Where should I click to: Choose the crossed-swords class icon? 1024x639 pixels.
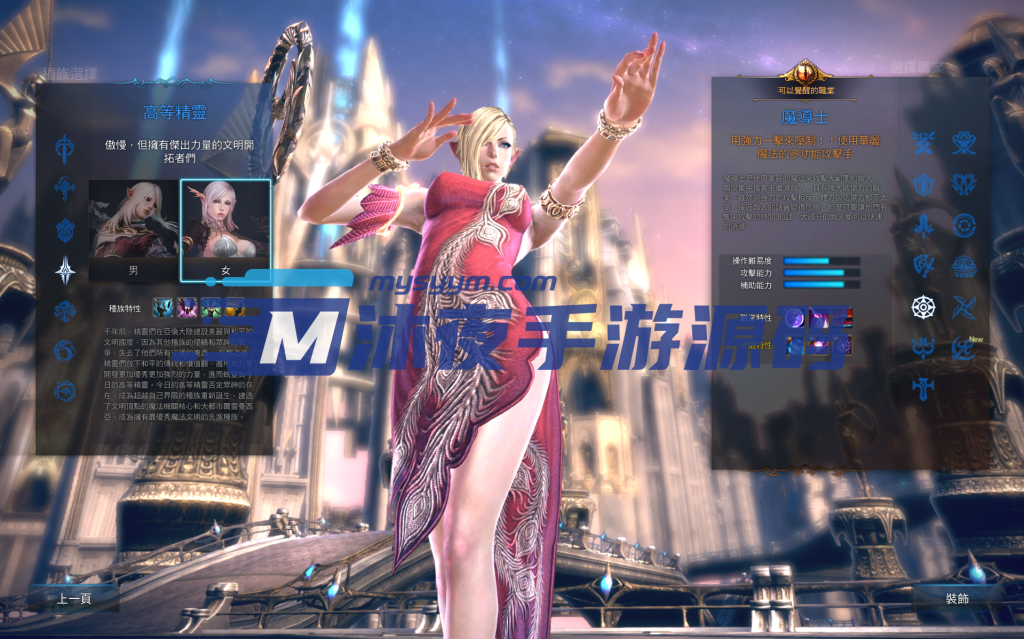click(923, 143)
